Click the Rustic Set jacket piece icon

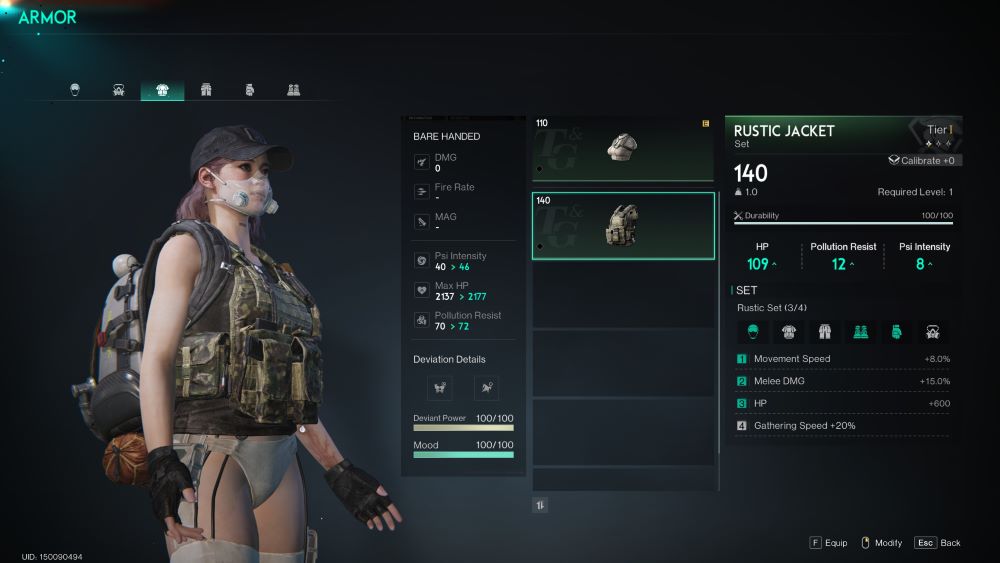788,332
